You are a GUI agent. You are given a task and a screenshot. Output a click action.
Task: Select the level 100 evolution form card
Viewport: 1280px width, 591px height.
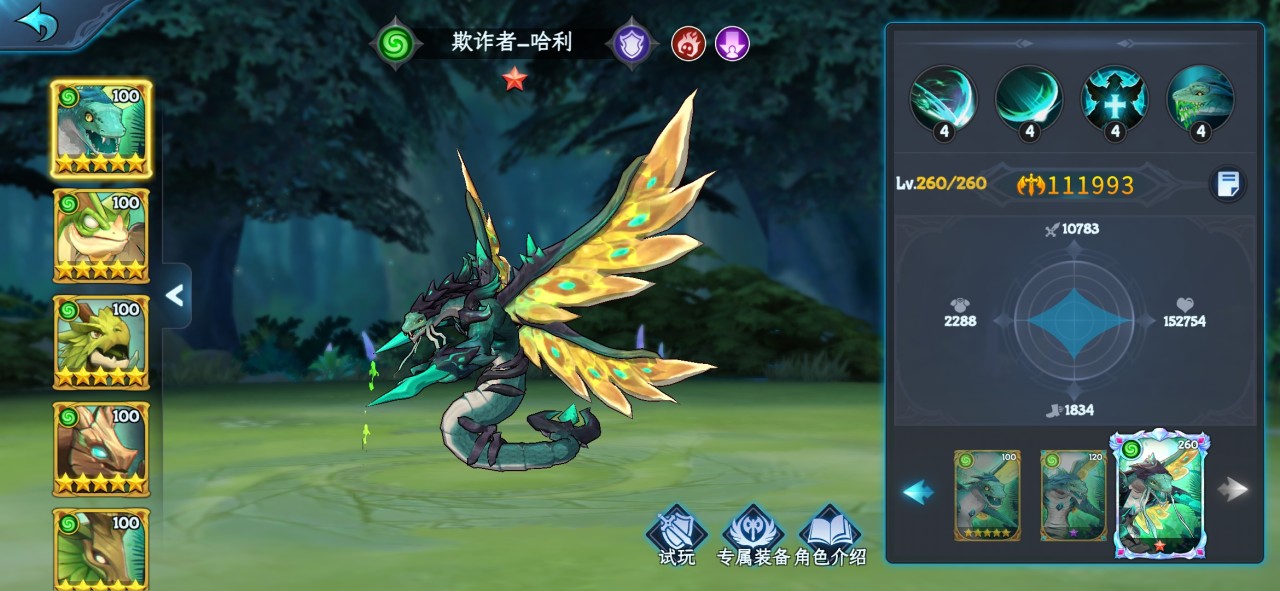click(987, 495)
